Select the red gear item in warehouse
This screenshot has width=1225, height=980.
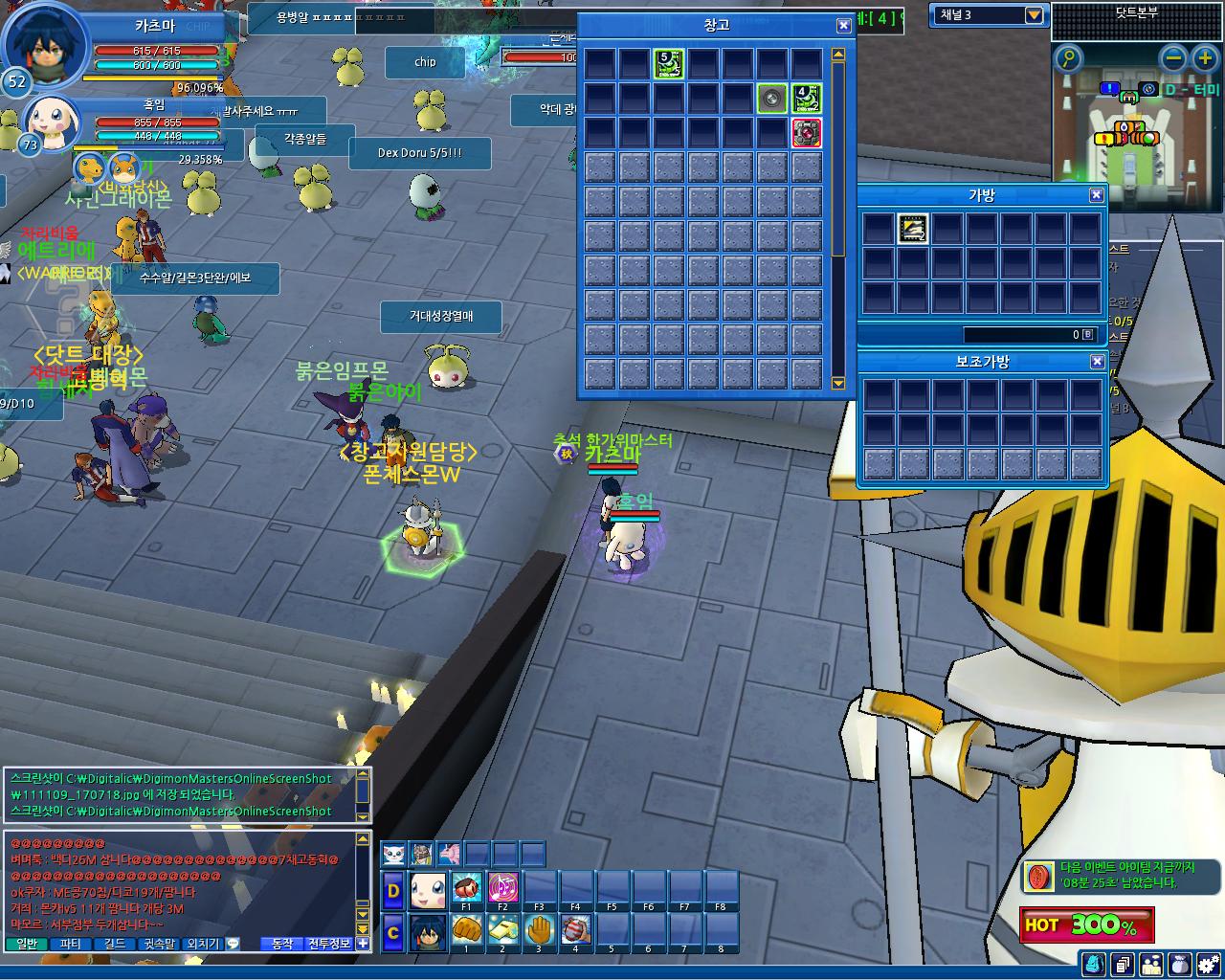807,133
